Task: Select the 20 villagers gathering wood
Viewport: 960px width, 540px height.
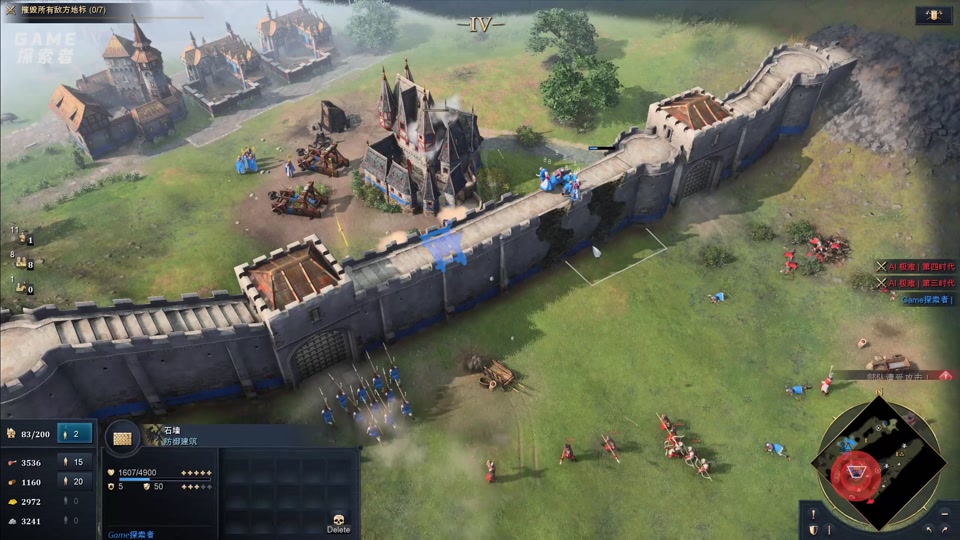Action: [x=75, y=481]
